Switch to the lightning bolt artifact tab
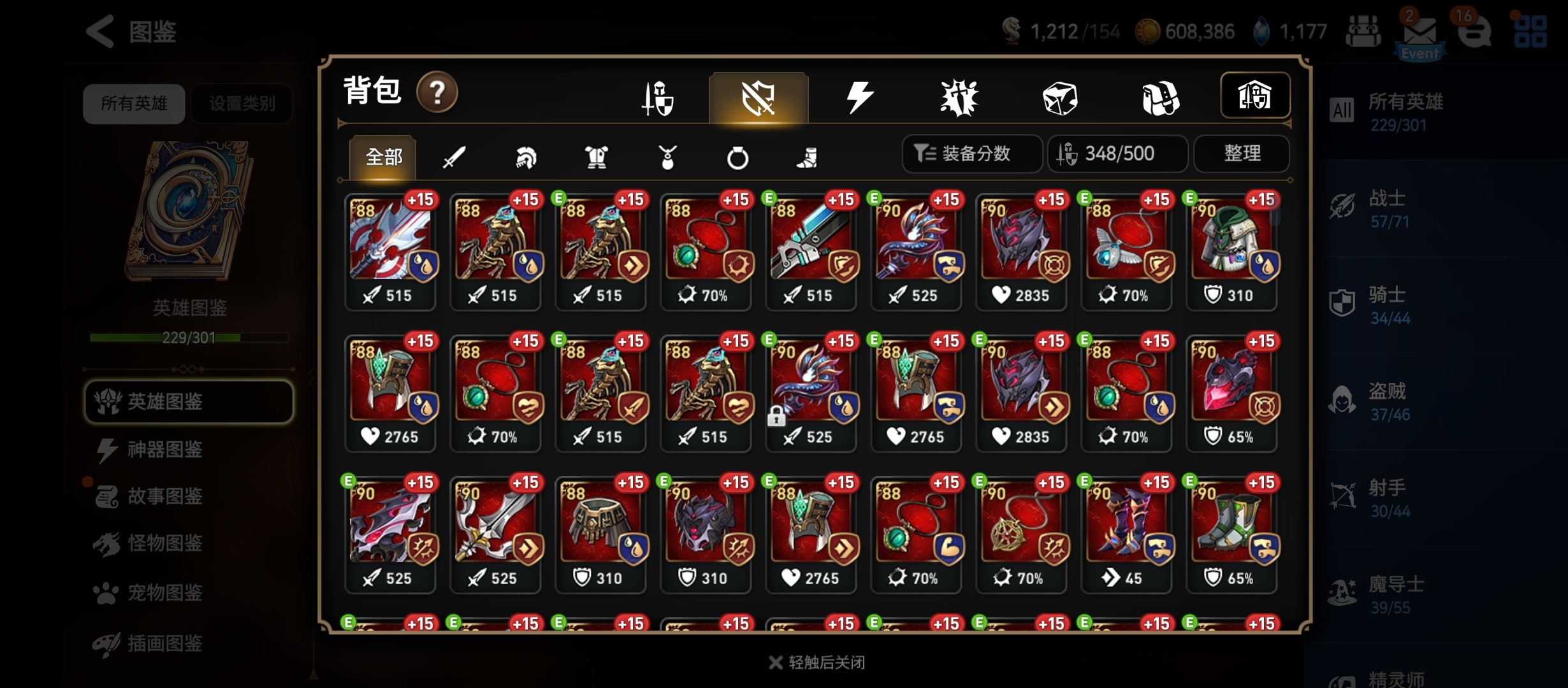The height and width of the screenshot is (688, 1568). 859,98
